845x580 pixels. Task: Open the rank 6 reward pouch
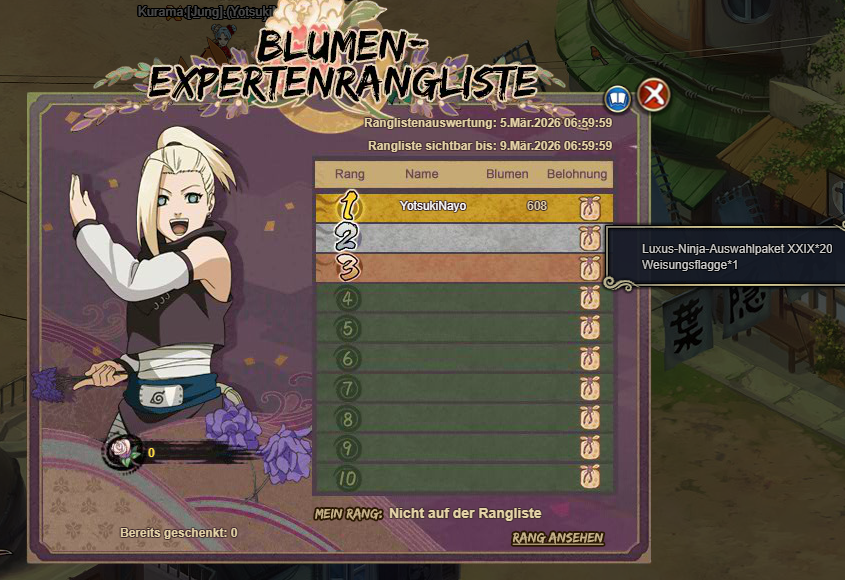(589, 358)
